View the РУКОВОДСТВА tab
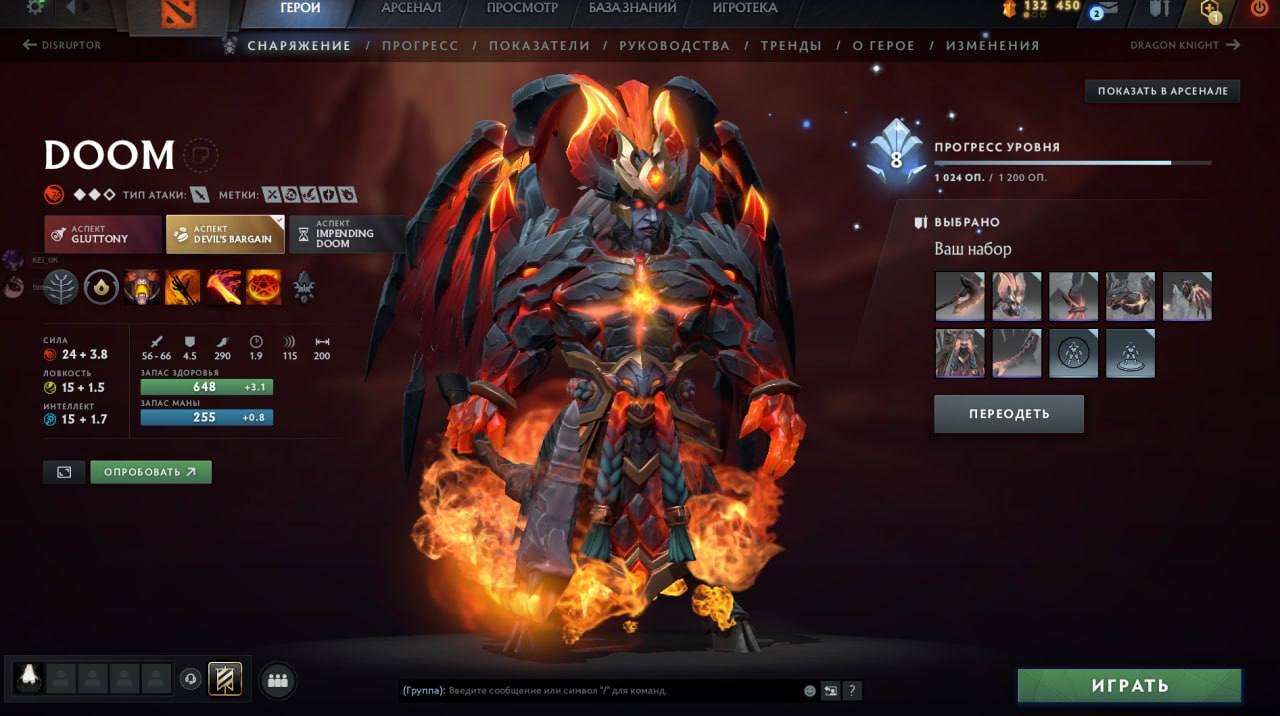The height and width of the screenshot is (716, 1280). 674,46
